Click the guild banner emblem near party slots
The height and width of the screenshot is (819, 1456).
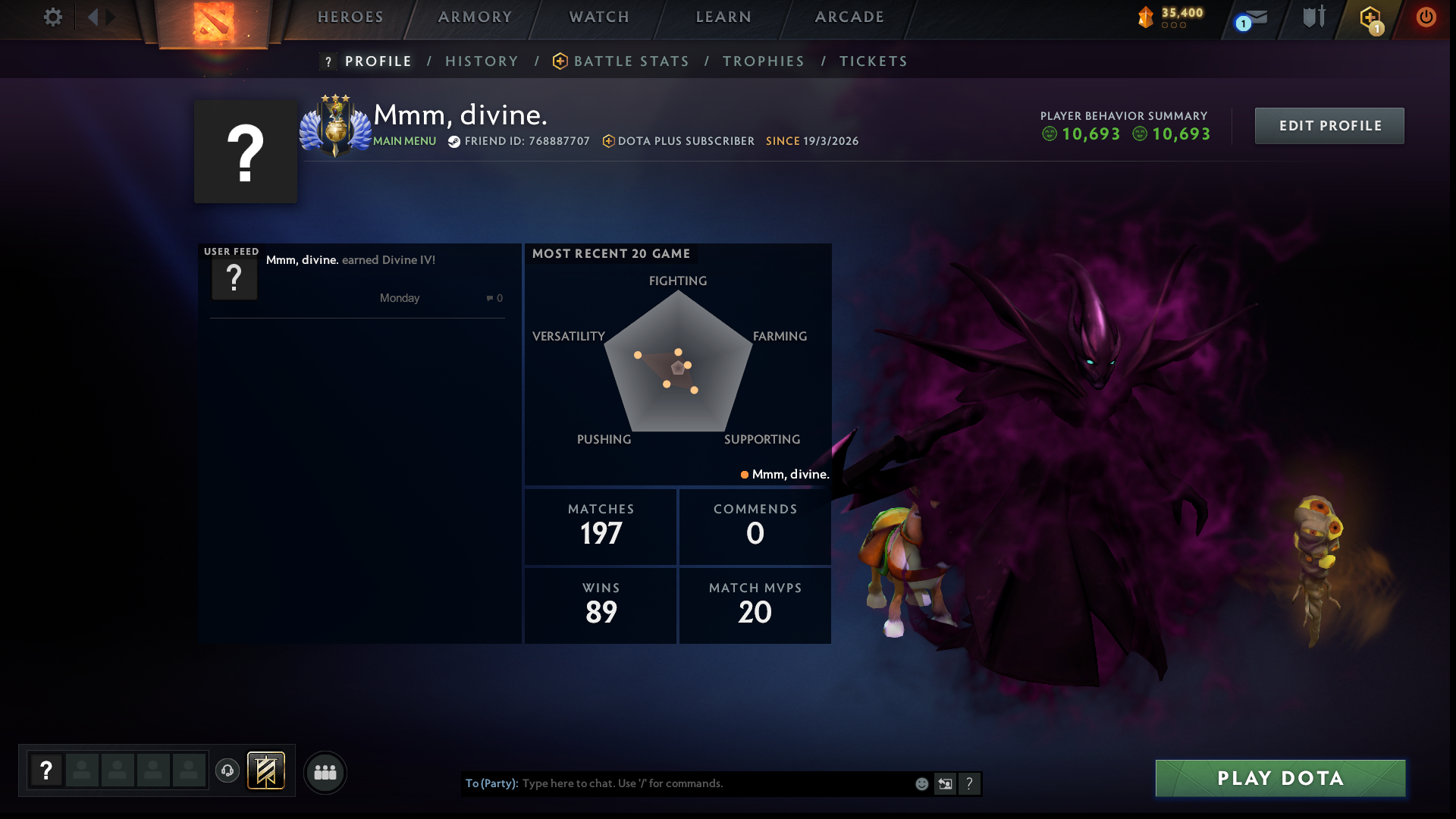[266, 770]
